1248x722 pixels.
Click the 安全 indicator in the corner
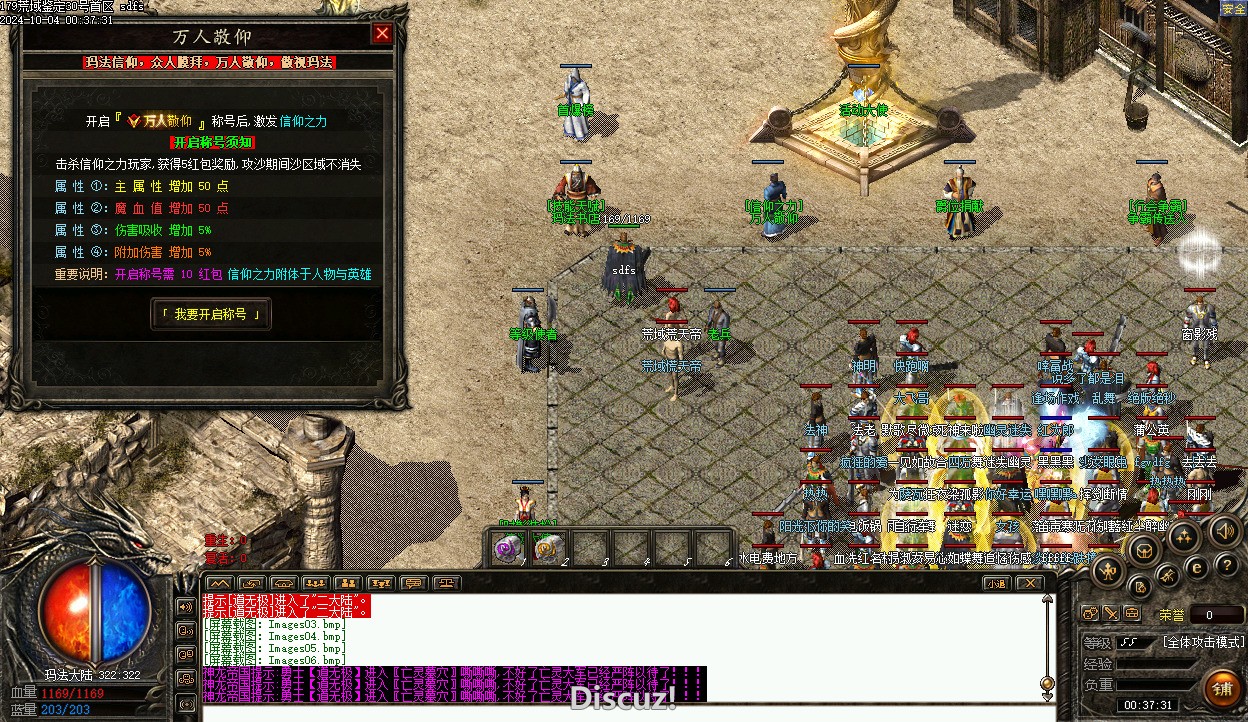tap(1233, 9)
